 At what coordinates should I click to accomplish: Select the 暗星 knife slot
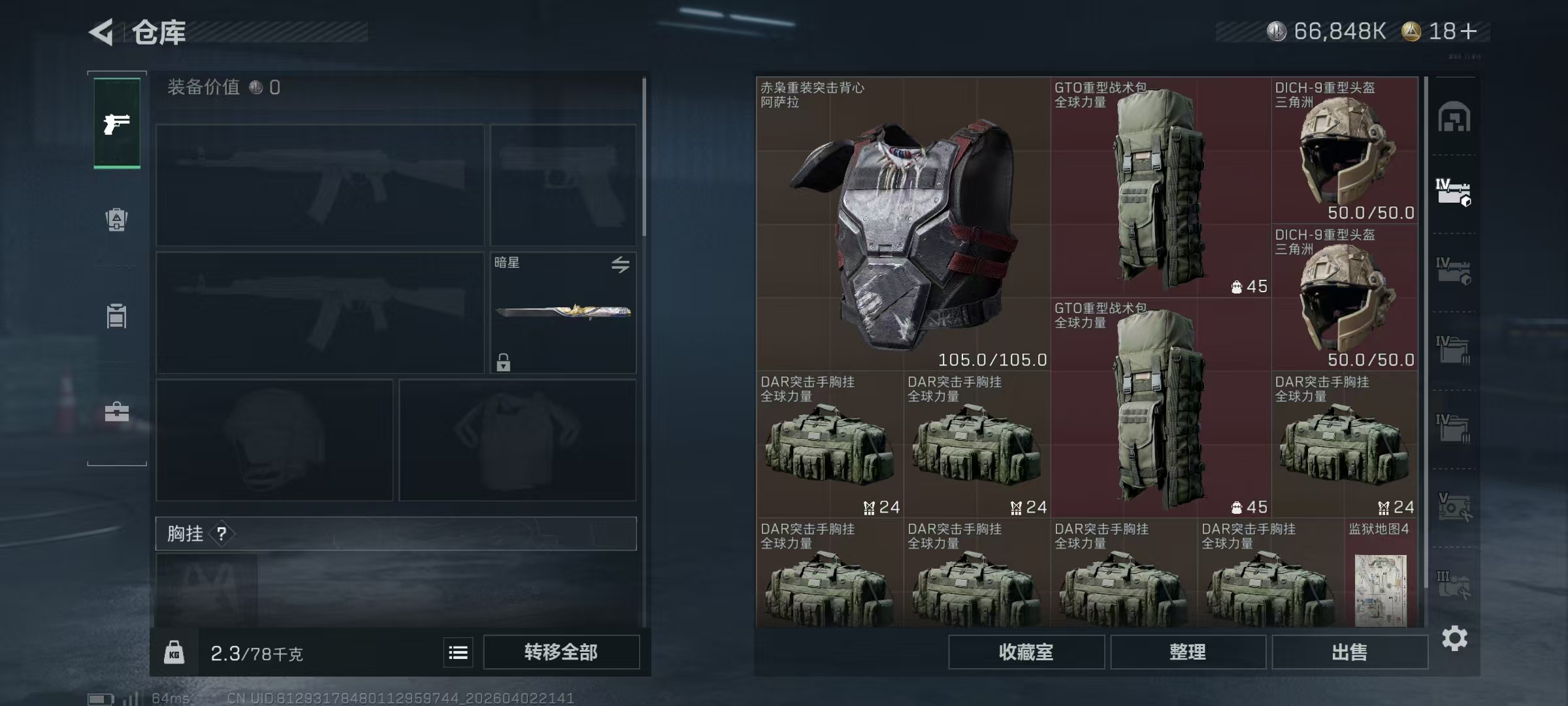(563, 312)
